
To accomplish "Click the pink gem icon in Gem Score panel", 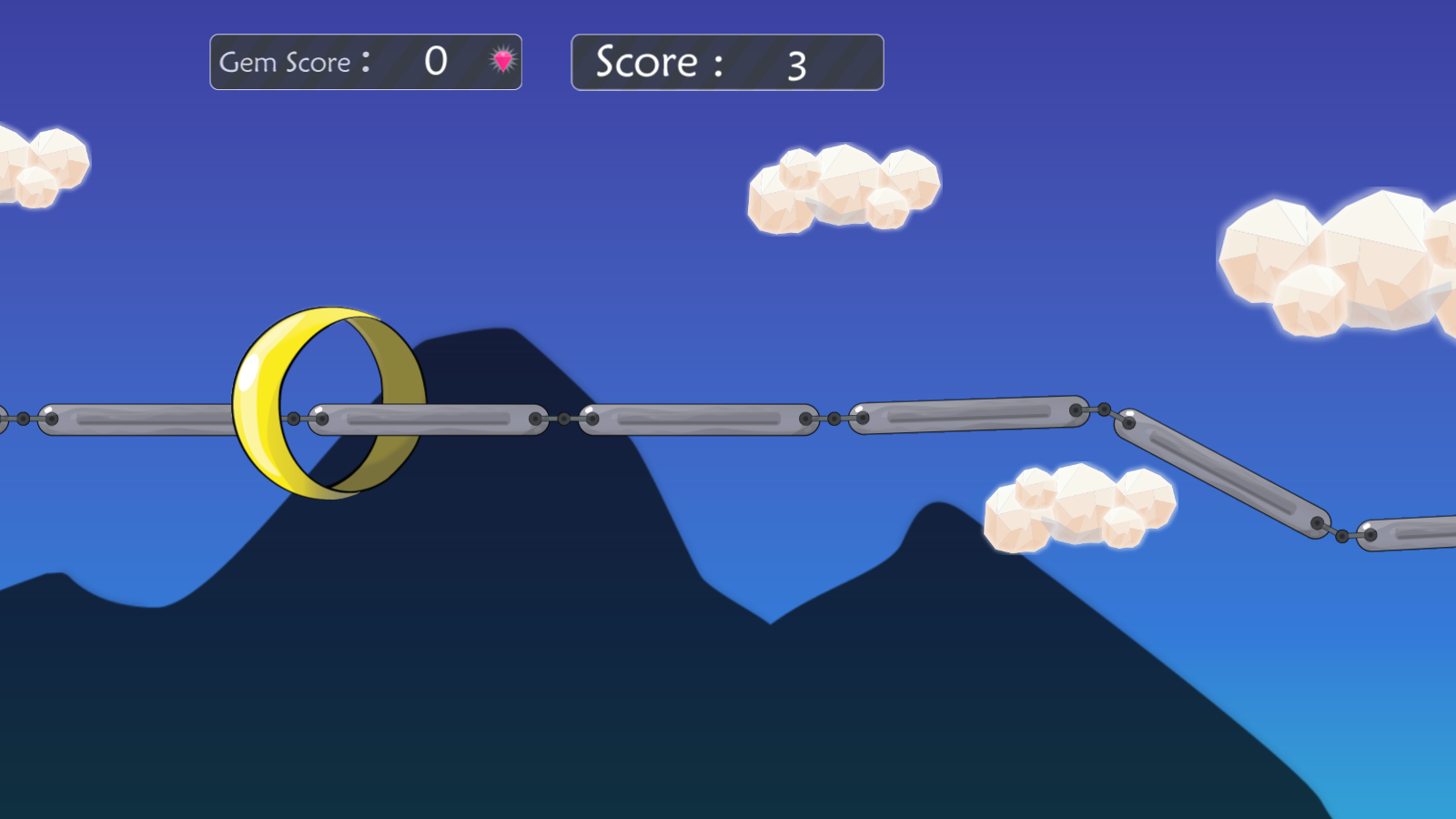I will click(x=501, y=61).
